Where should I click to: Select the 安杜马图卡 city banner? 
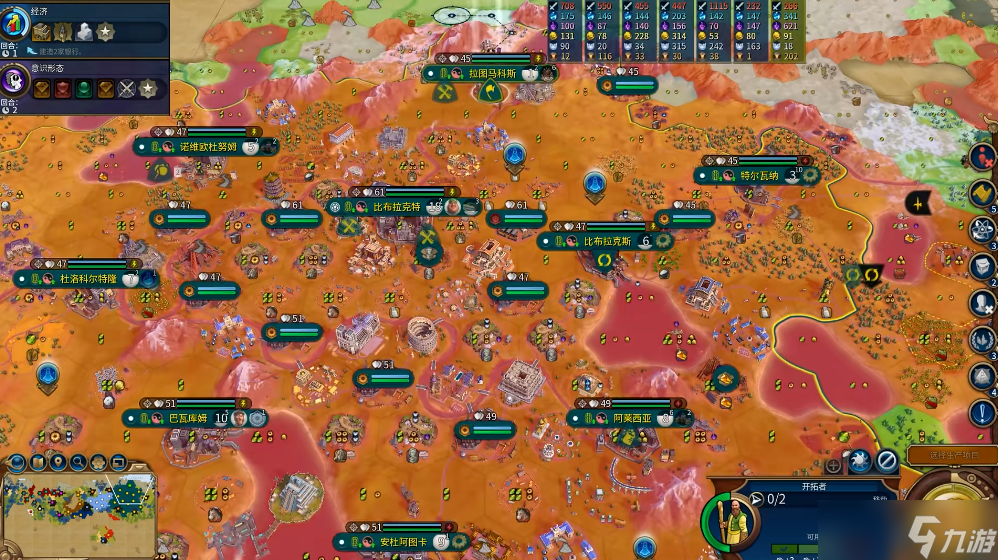coord(402,542)
